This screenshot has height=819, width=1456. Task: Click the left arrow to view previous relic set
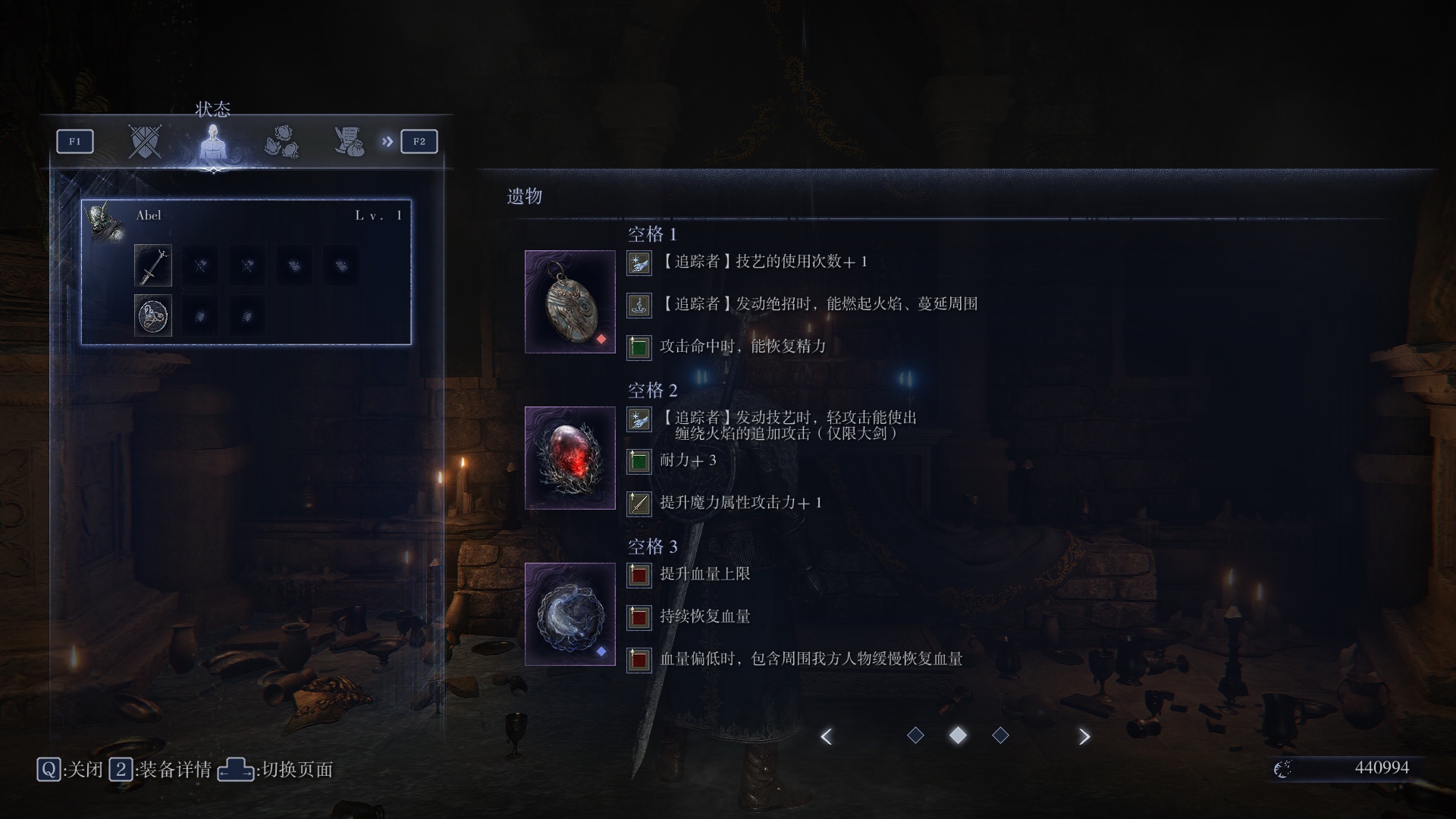coord(827,736)
